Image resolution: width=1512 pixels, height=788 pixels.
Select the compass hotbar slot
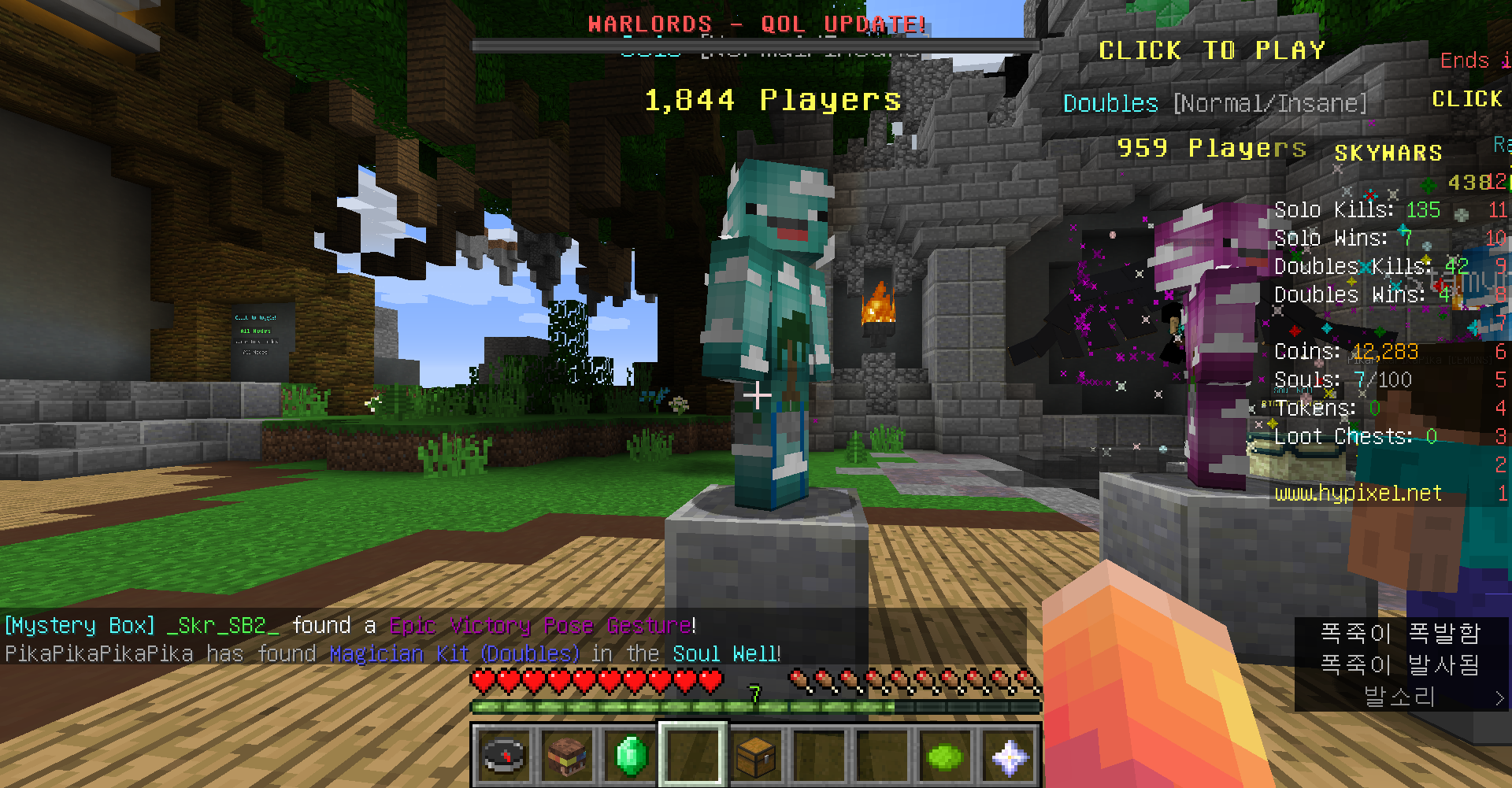tap(504, 756)
